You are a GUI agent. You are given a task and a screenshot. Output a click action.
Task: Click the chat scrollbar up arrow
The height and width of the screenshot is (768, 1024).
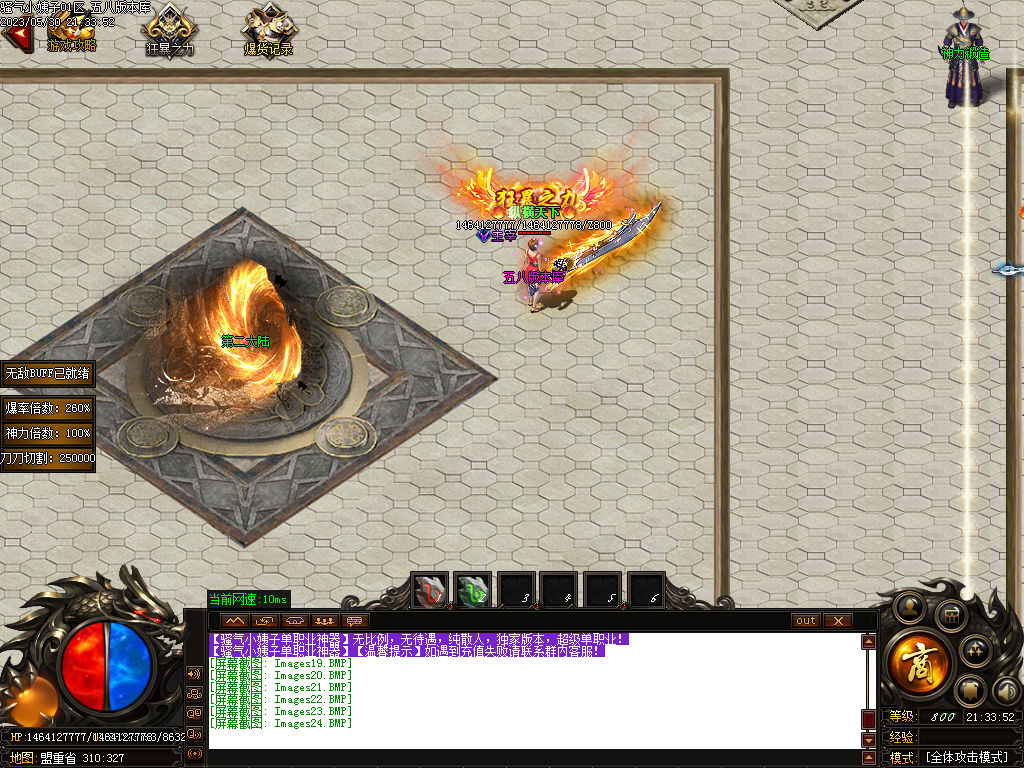pyautogui.click(x=868, y=643)
